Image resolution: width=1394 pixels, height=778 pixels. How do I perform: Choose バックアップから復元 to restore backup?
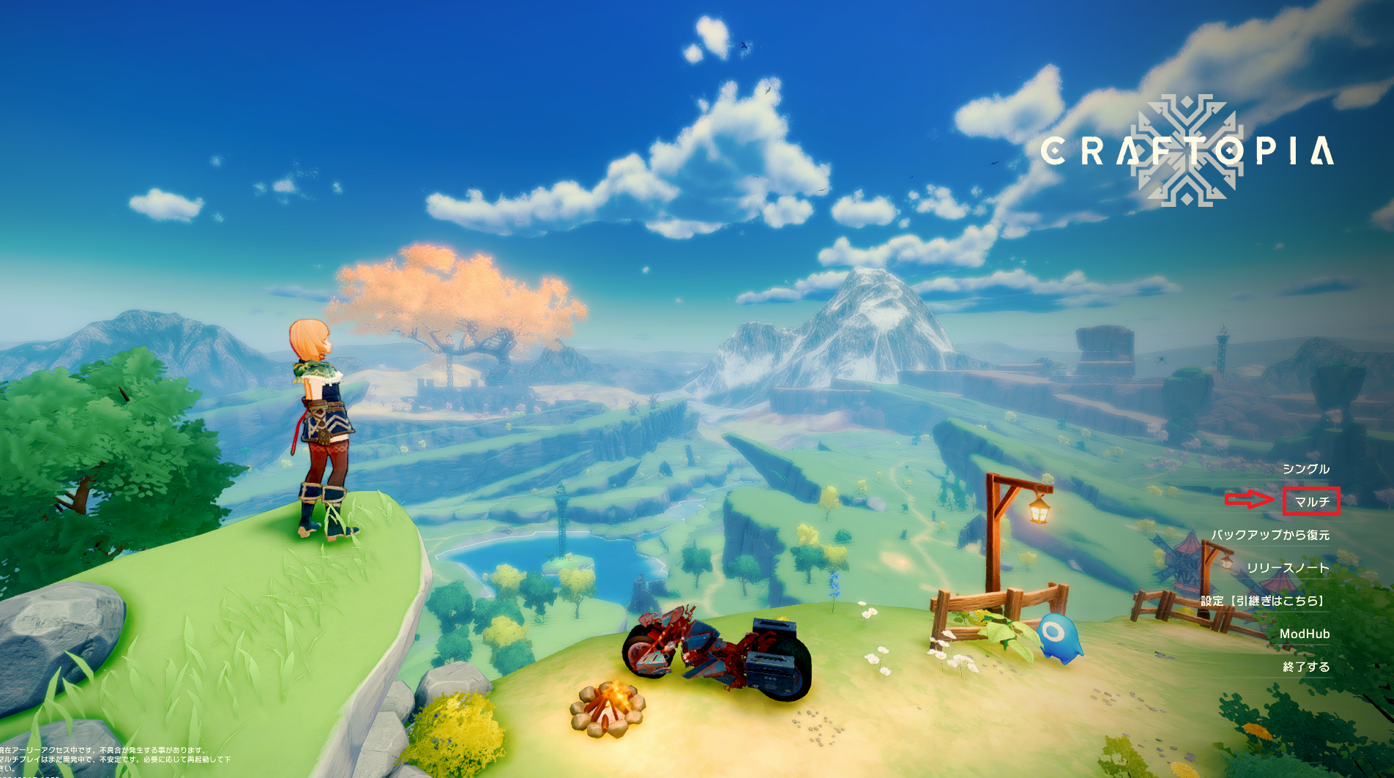(x=1270, y=535)
